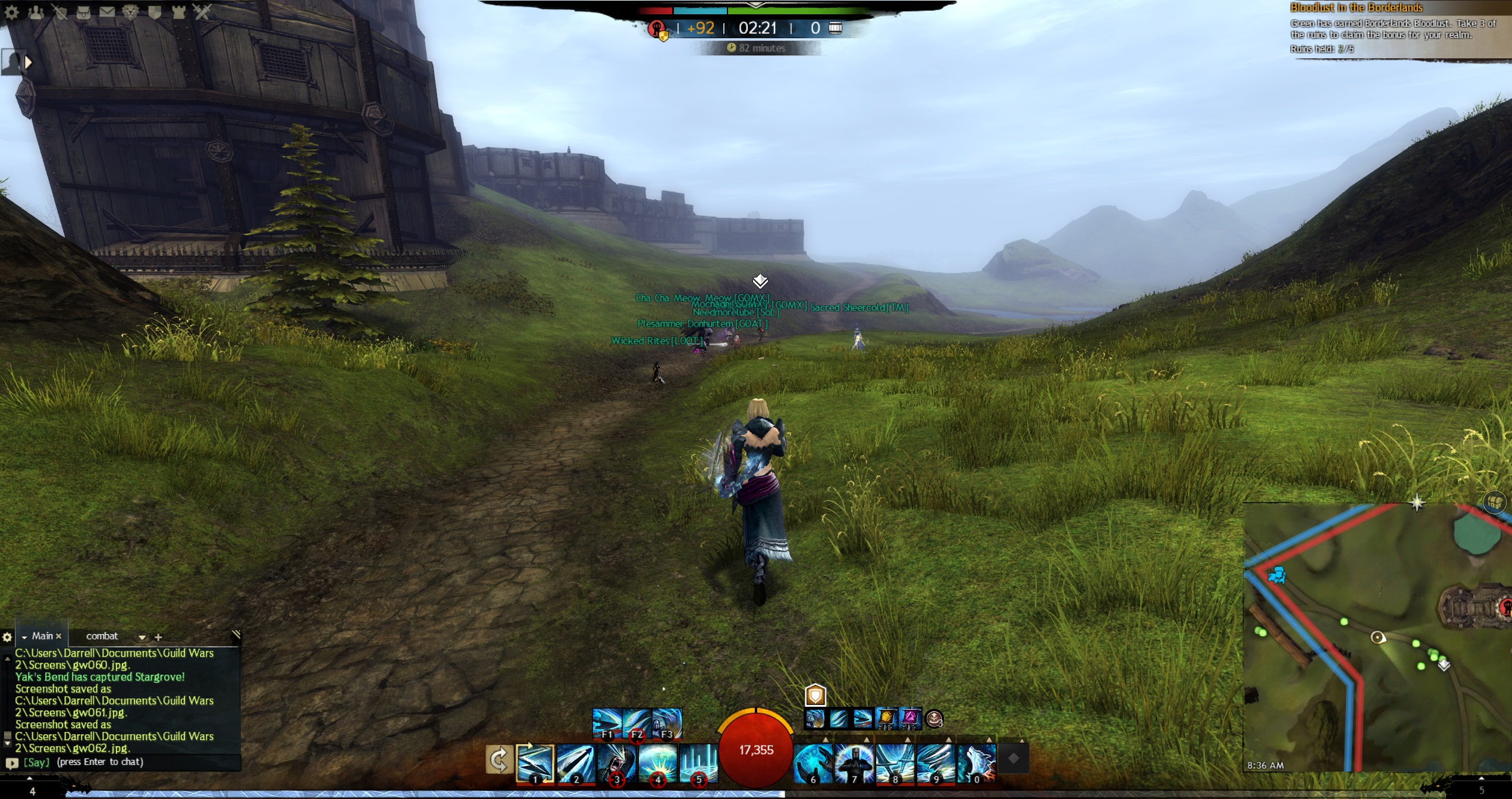Activate the howling wolf elite skill

[977, 763]
